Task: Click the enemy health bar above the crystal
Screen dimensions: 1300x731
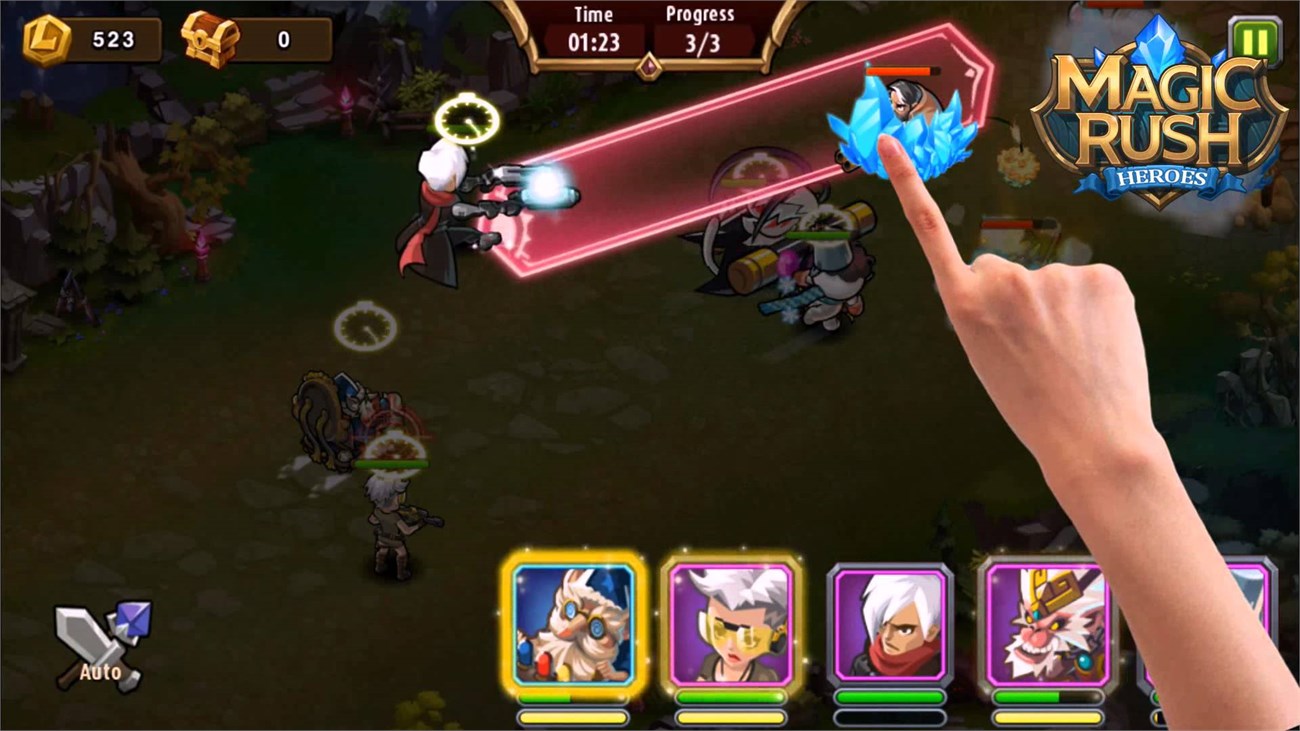Action: tap(901, 71)
